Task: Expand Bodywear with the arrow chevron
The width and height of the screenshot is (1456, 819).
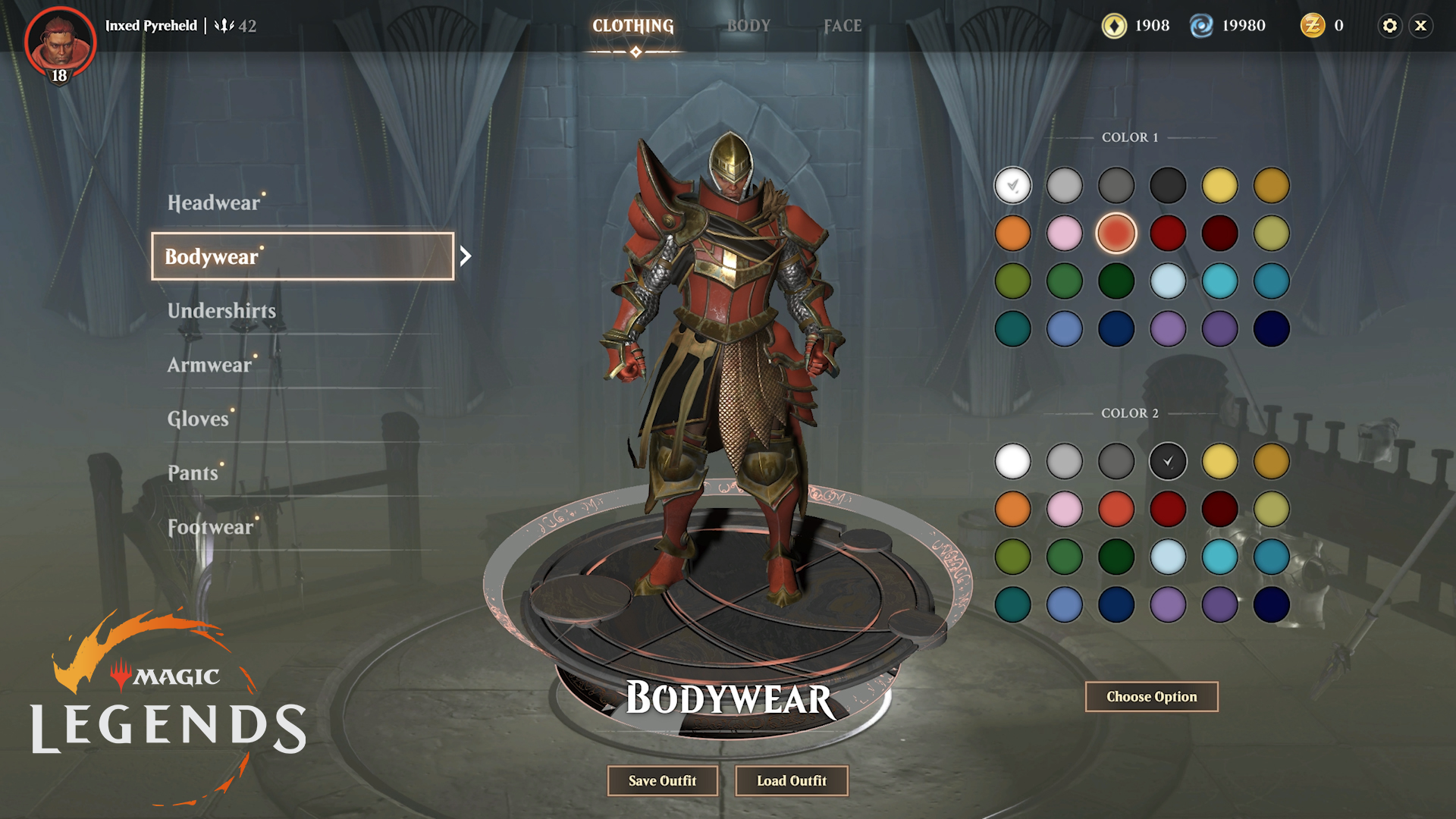Action: coord(466,256)
